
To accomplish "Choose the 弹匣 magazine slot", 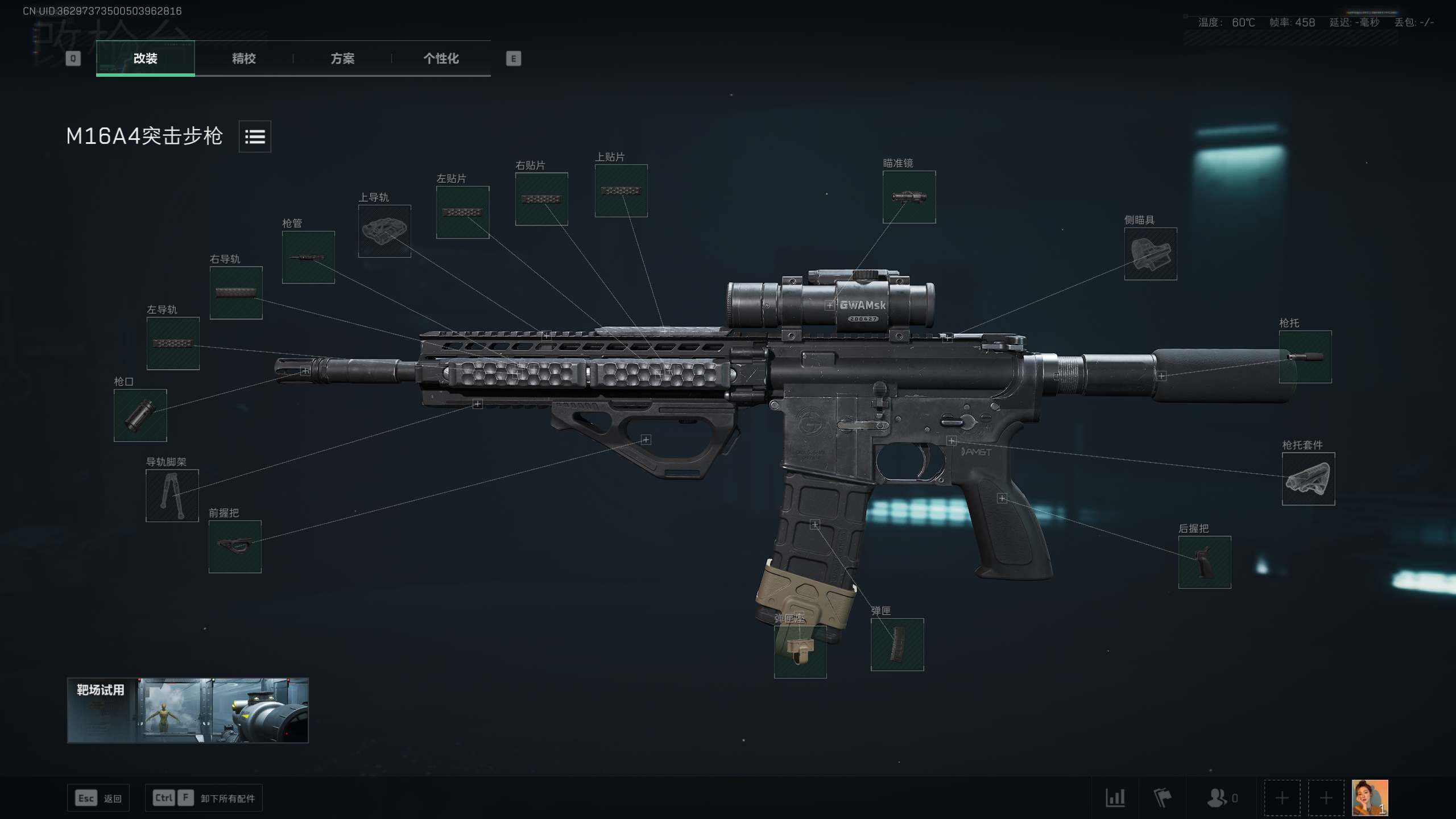I will [897, 644].
